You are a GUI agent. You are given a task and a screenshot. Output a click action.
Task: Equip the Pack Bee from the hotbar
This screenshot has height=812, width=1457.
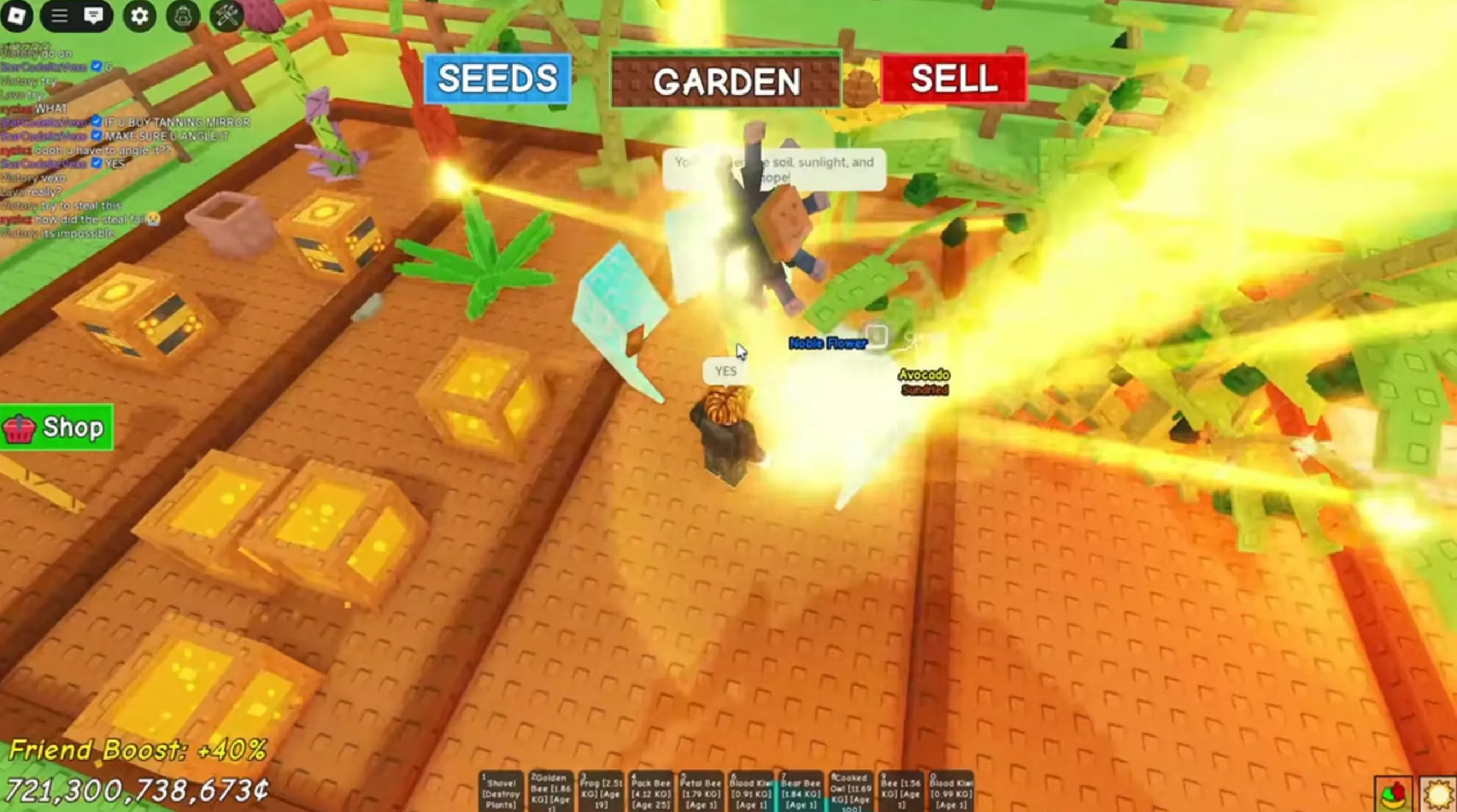(651, 792)
